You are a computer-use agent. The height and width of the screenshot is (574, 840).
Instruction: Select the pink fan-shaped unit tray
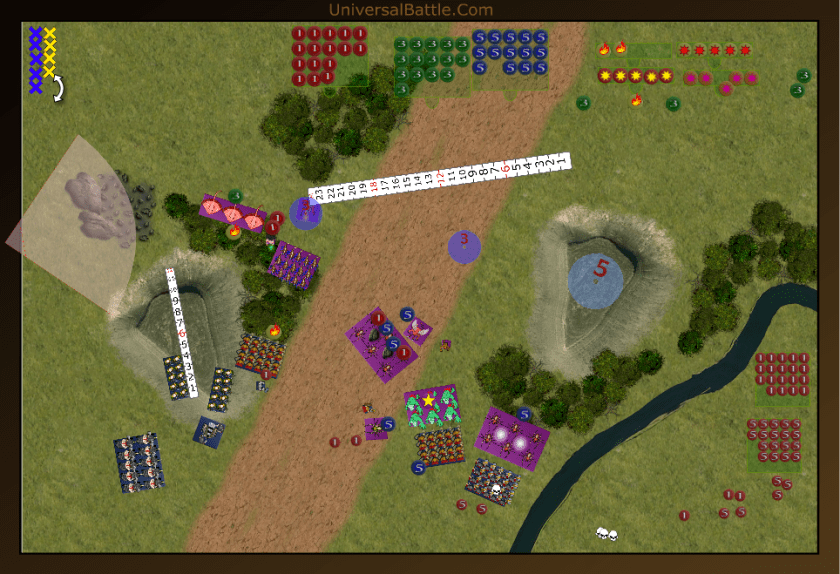point(231,210)
